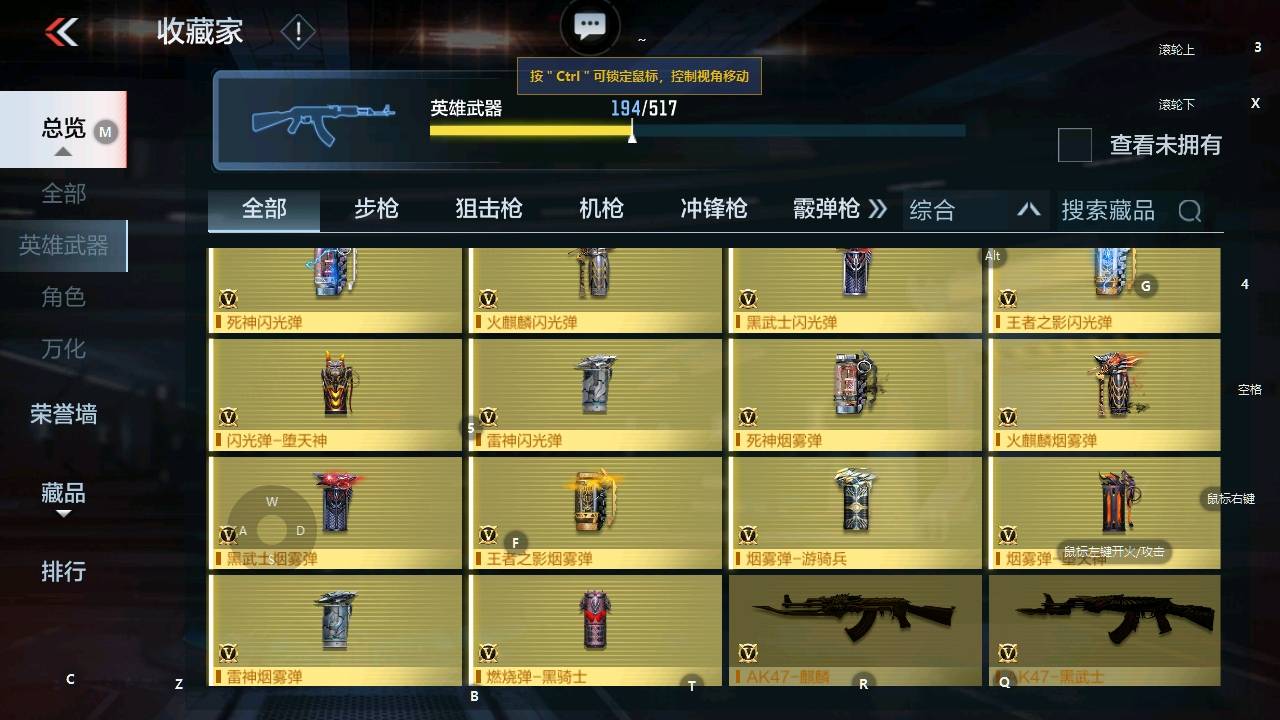Open search with the magnifier icon

tap(1190, 210)
